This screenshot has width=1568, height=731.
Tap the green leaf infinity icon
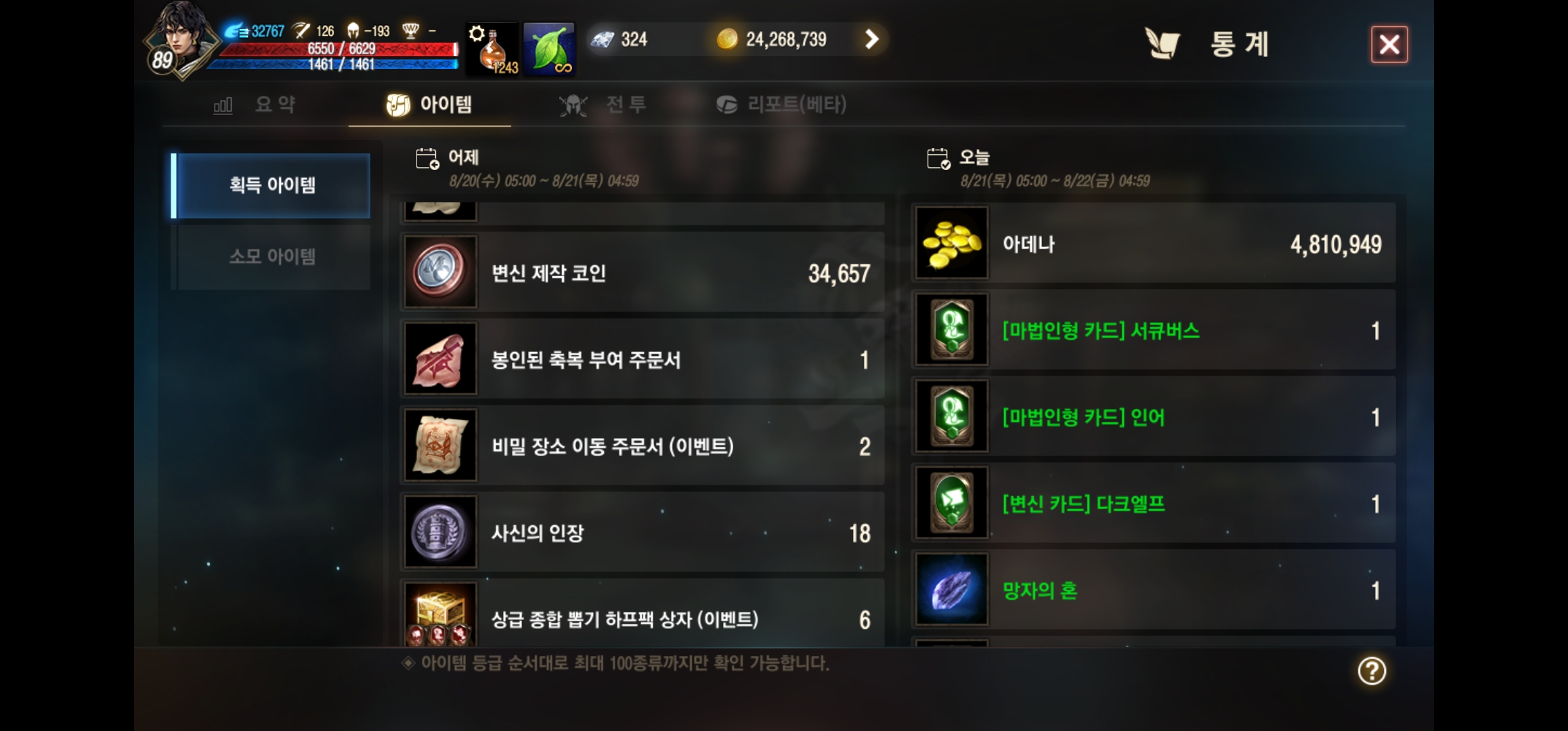tap(548, 49)
